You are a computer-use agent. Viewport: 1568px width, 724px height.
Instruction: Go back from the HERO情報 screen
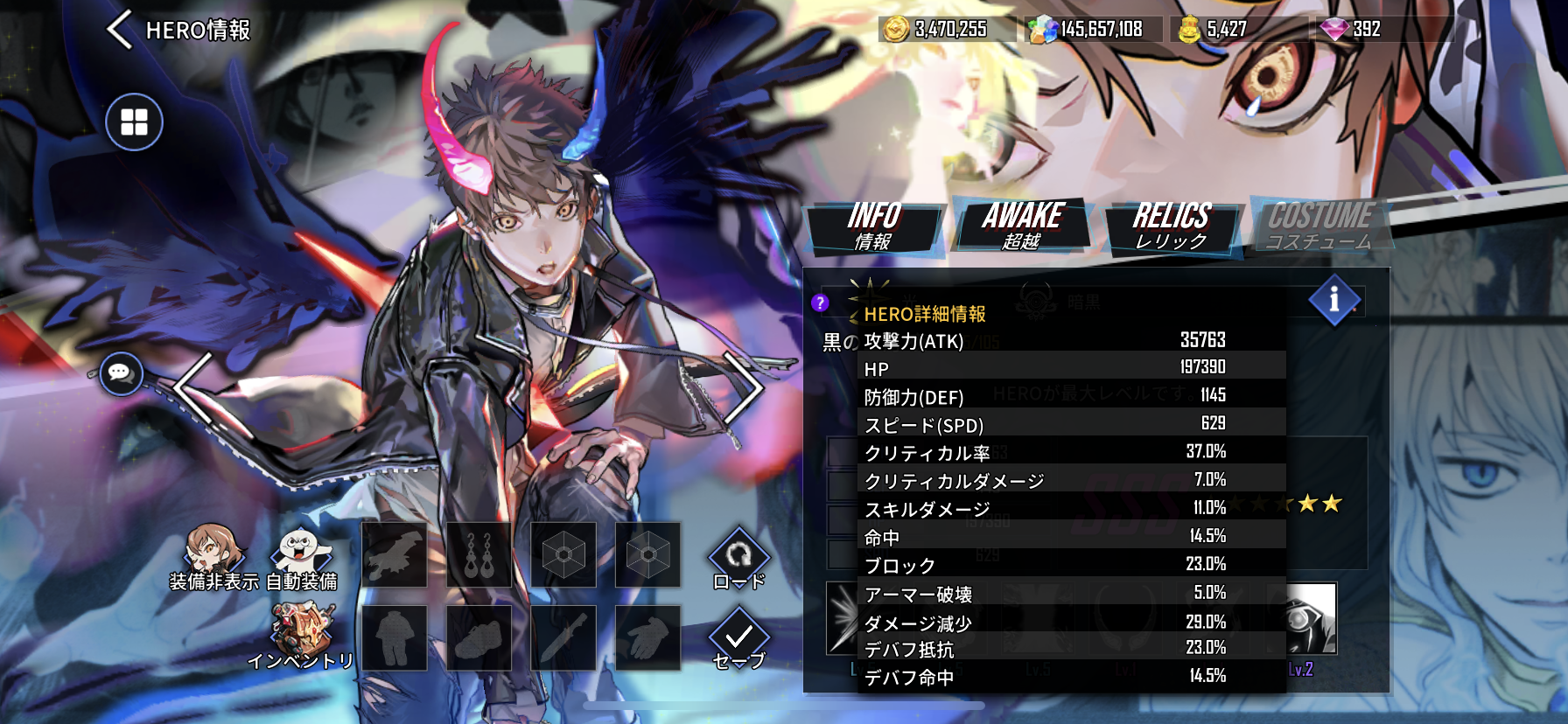121,30
